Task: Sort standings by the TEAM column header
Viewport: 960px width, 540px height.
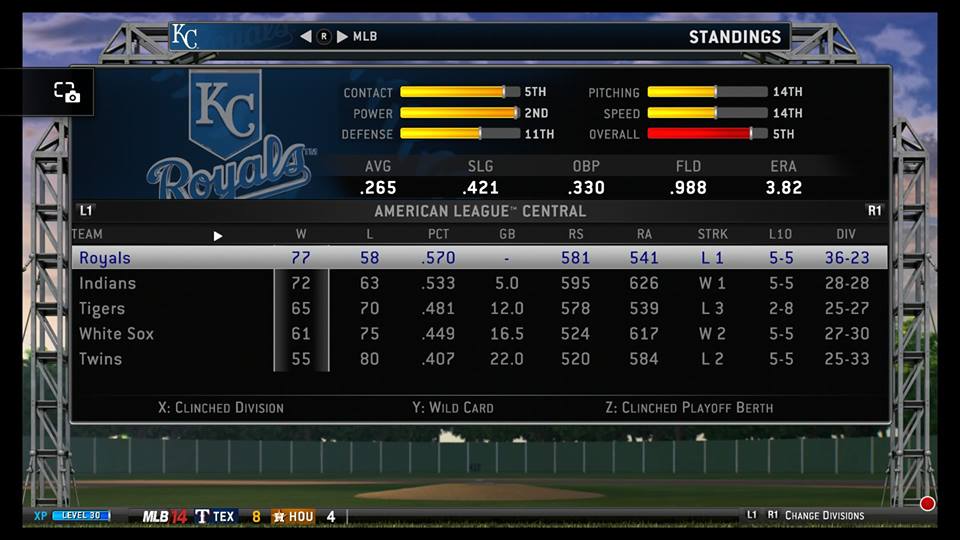Action: [x=87, y=235]
